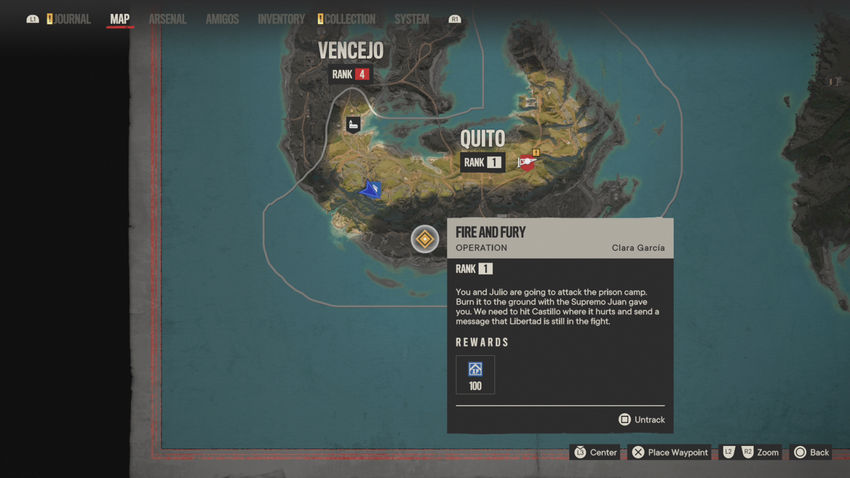Click the red flag marker near Quito
This screenshot has width=850, height=478.
528,161
